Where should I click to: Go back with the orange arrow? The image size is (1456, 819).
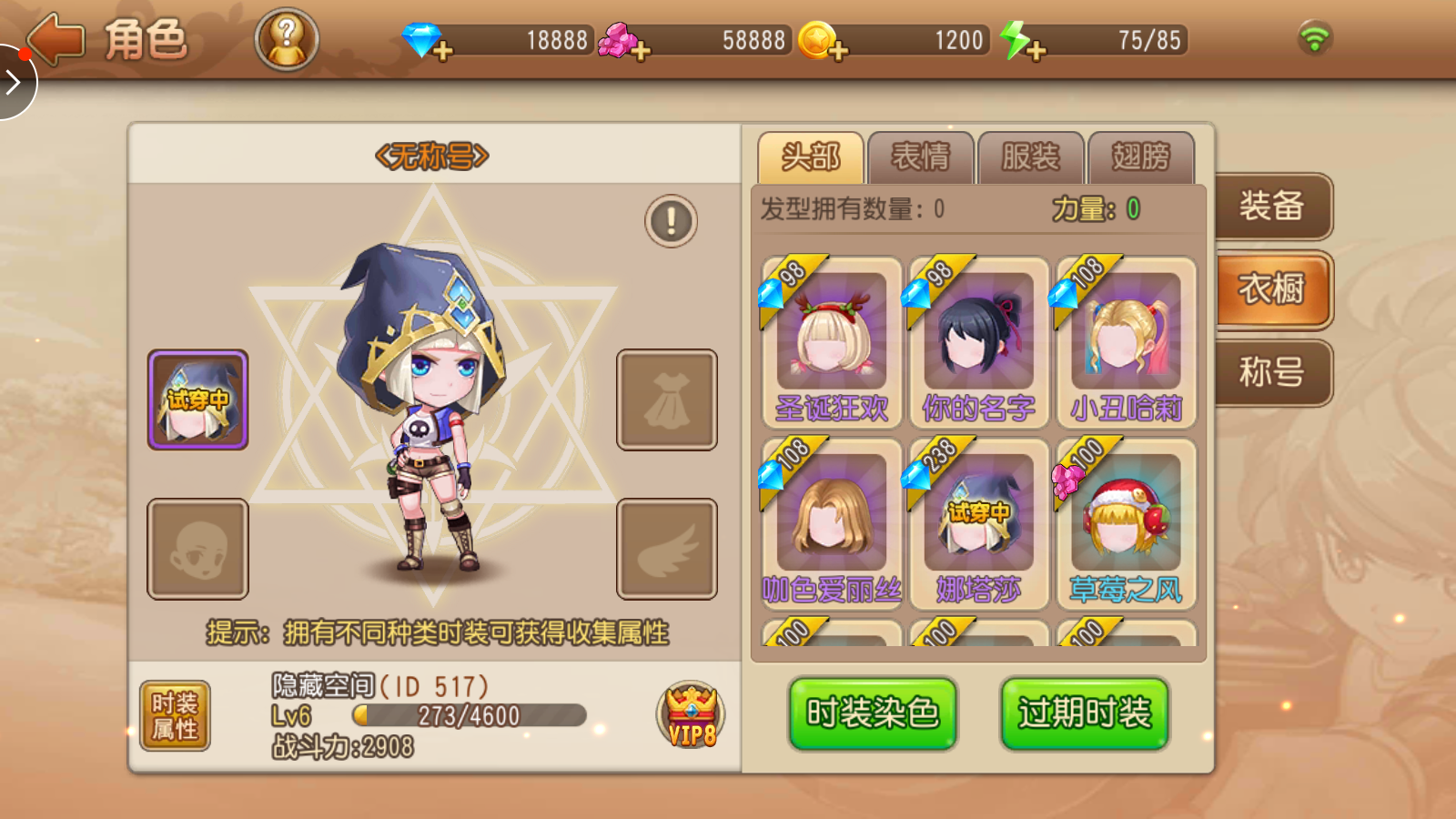coord(56,40)
